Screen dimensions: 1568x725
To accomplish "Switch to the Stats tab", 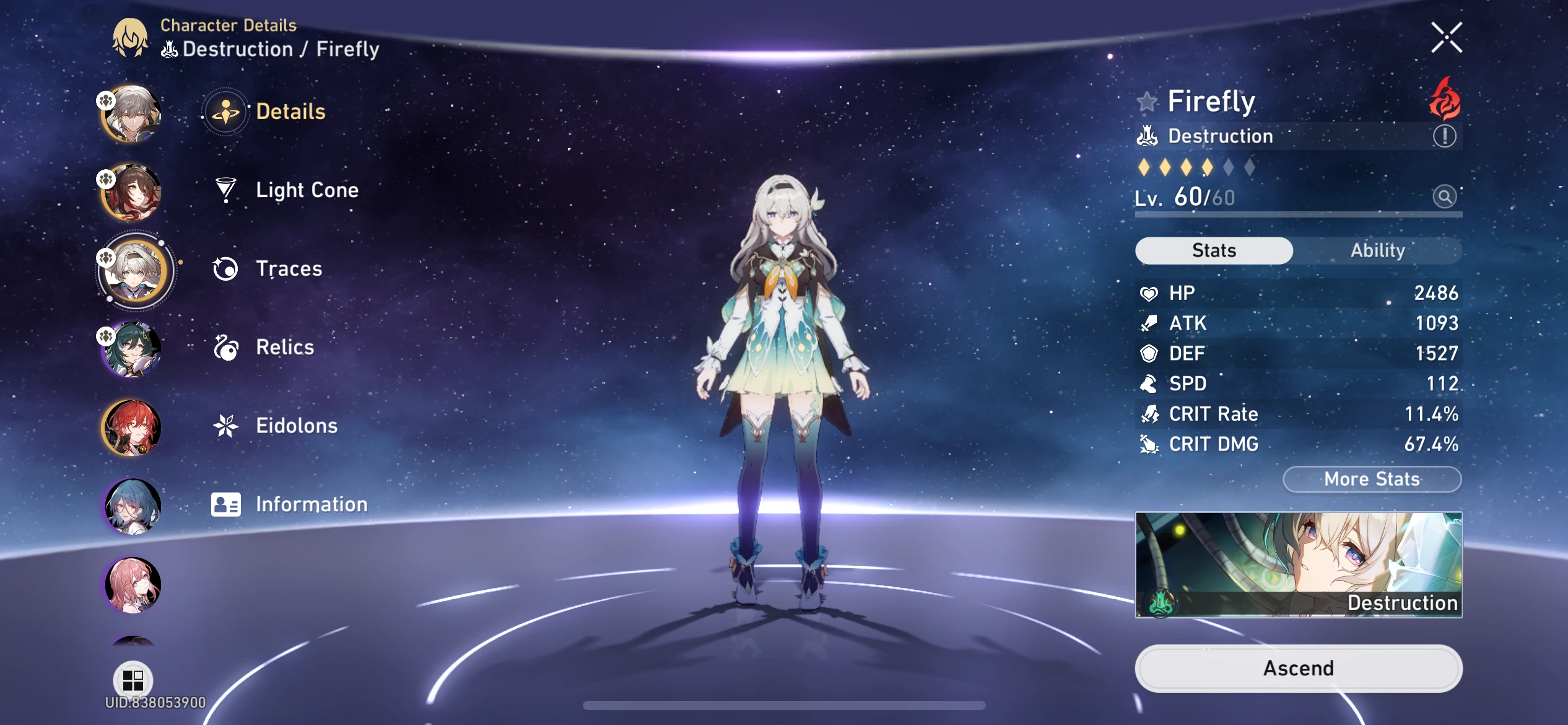I will [x=1213, y=250].
